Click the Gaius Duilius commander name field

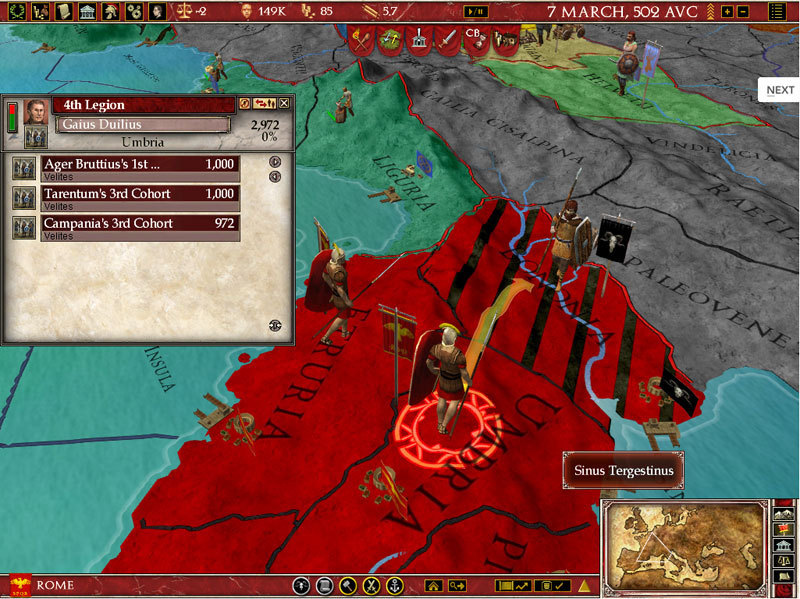pyautogui.click(x=142, y=124)
